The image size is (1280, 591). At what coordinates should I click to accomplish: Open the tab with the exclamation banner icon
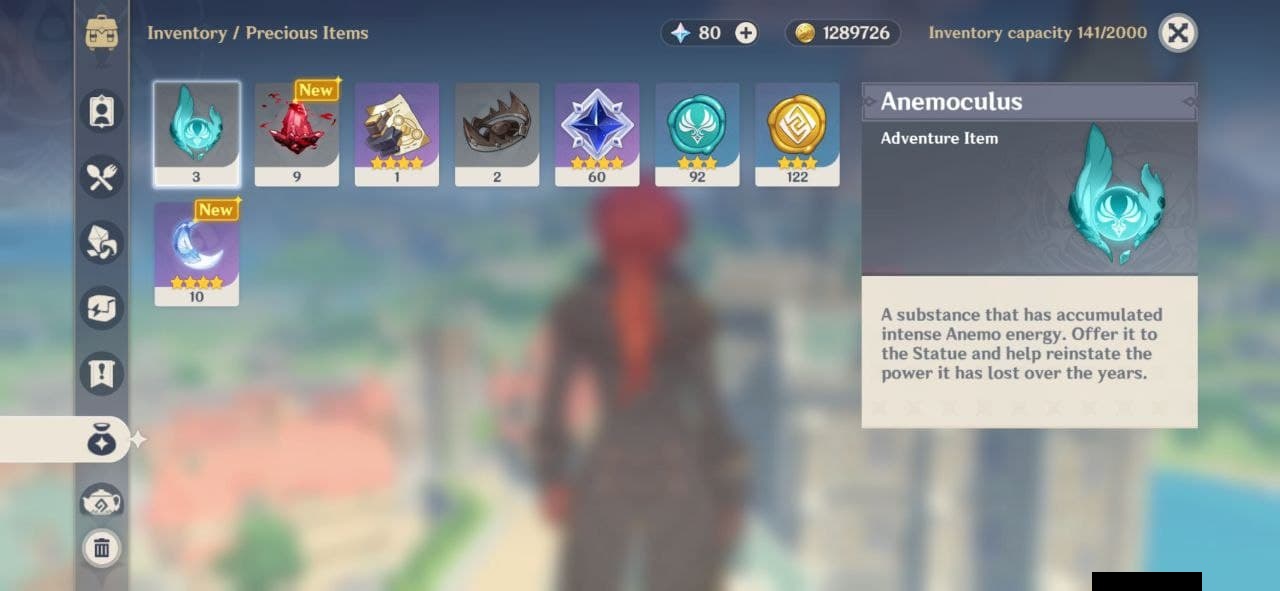[x=101, y=373]
